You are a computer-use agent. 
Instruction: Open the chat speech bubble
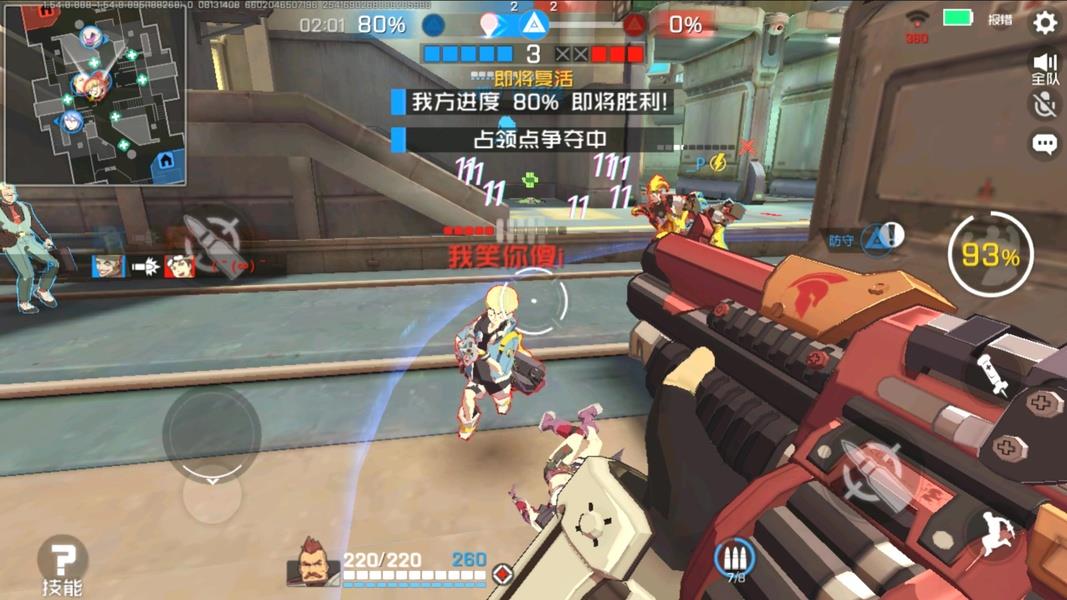pyautogui.click(x=1044, y=145)
